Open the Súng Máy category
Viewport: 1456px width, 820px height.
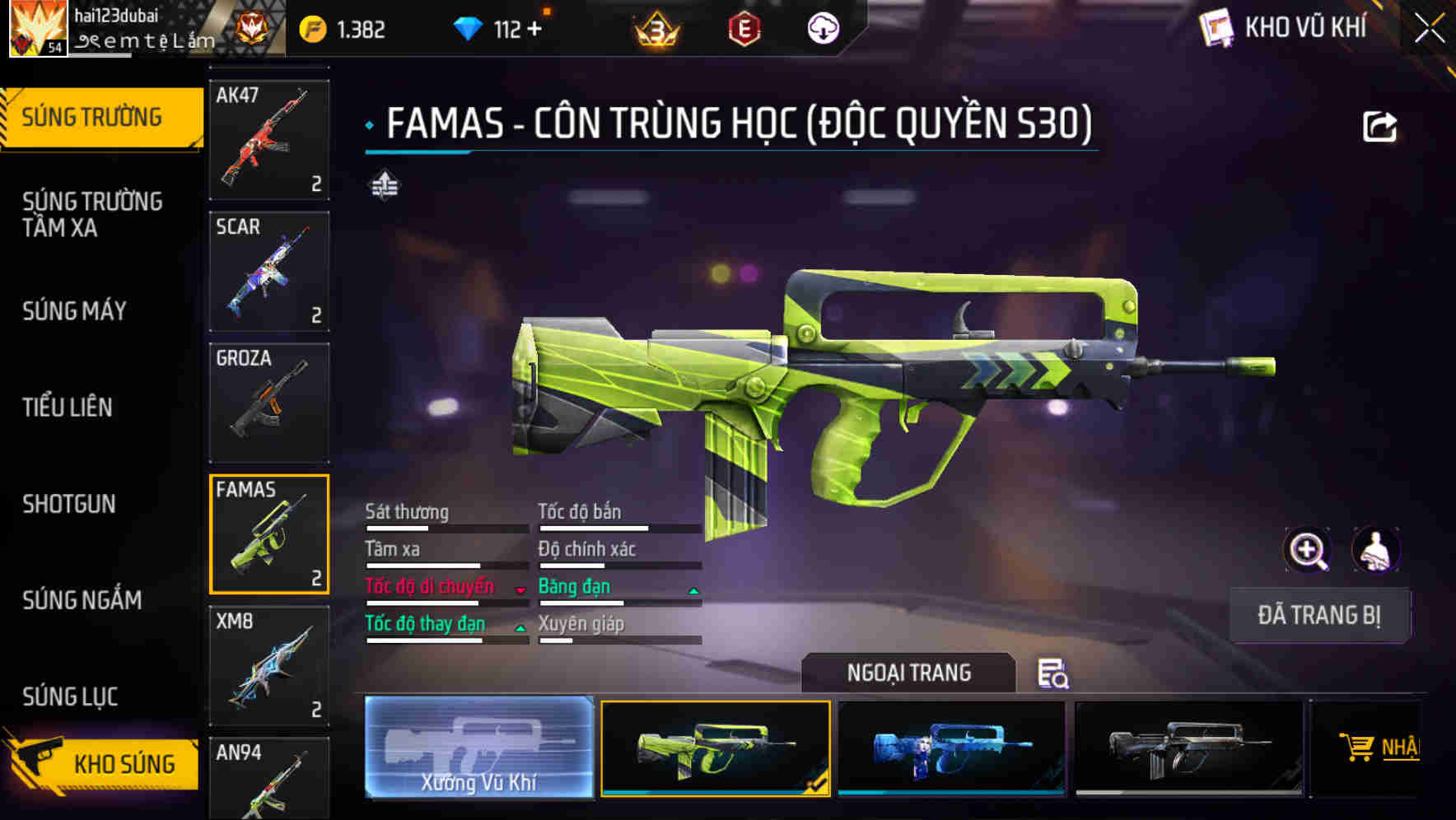74,311
